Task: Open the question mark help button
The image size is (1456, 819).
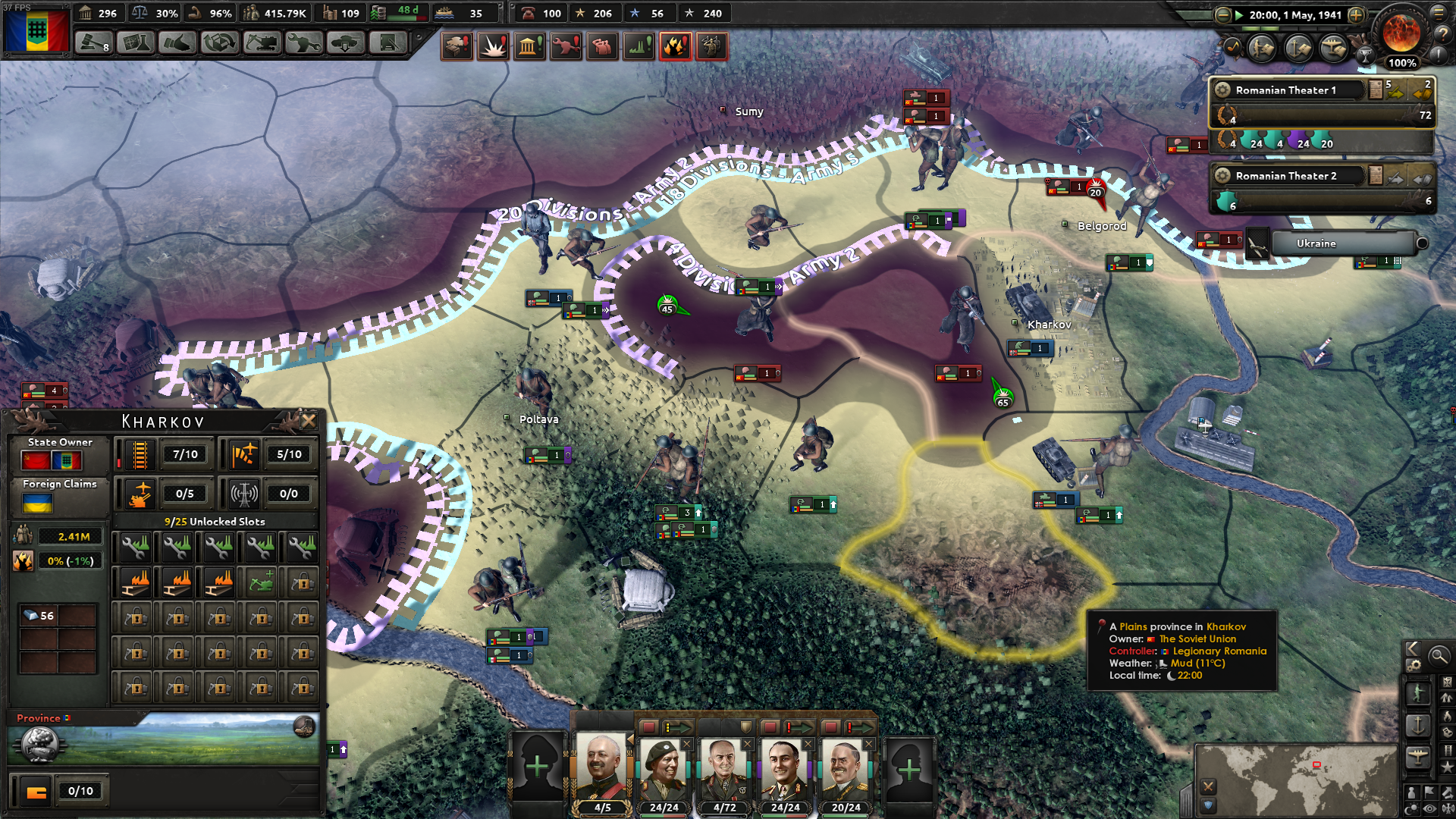Action: pos(1442,33)
